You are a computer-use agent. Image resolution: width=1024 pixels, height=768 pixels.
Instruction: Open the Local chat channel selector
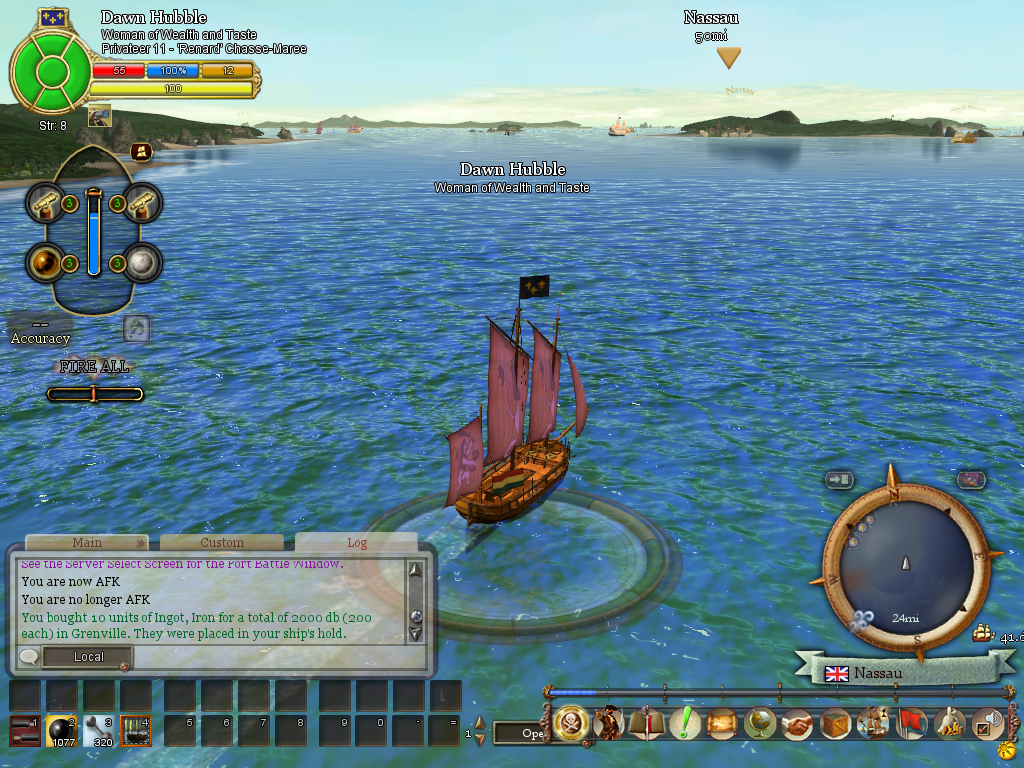point(88,657)
